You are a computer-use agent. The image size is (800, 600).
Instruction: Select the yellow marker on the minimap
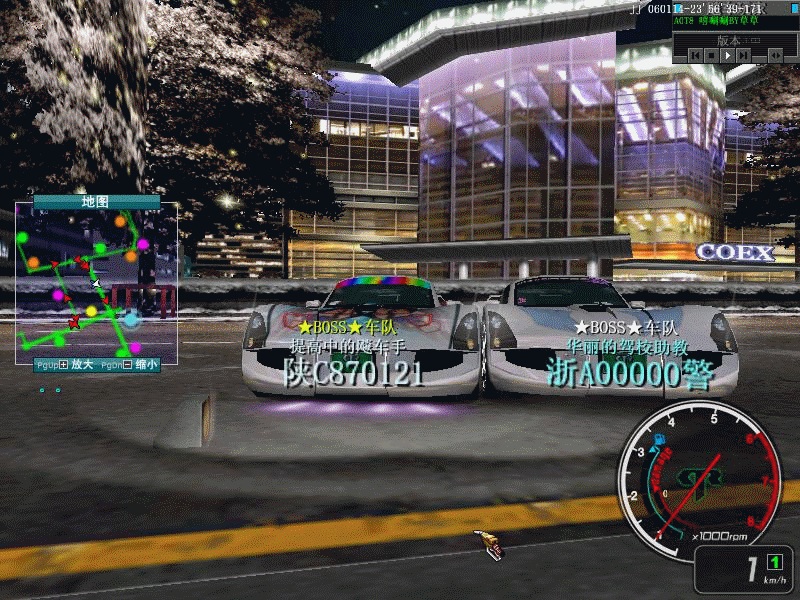[92, 311]
